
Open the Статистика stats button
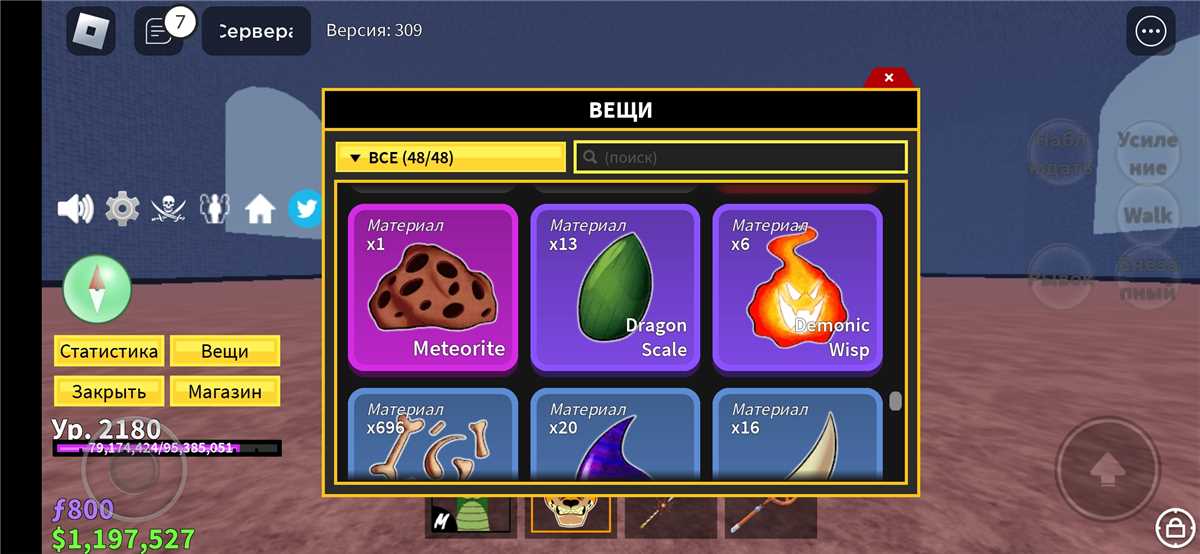tap(109, 351)
